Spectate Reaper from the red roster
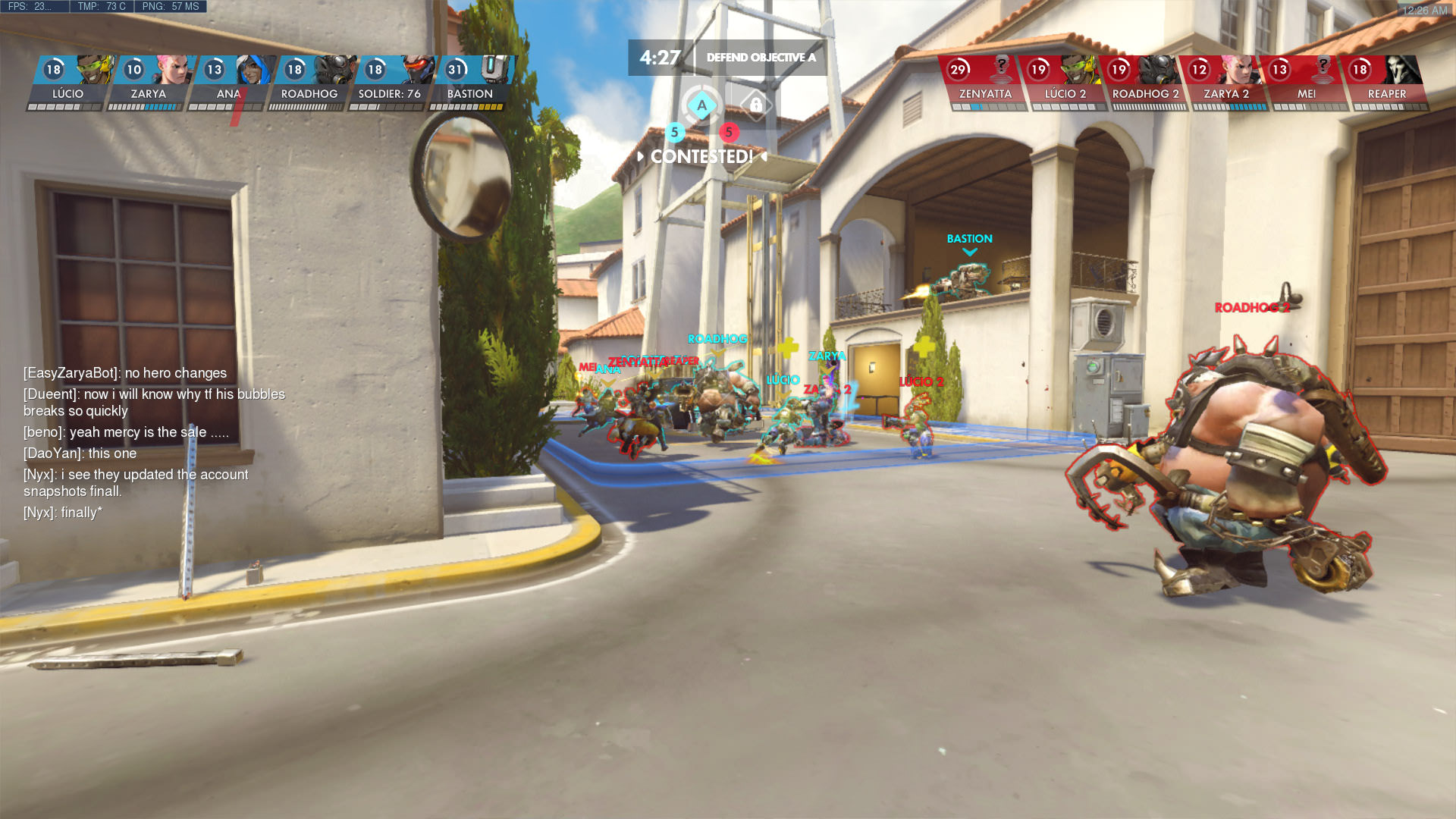The image size is (1456, 819). [1386, 83]
